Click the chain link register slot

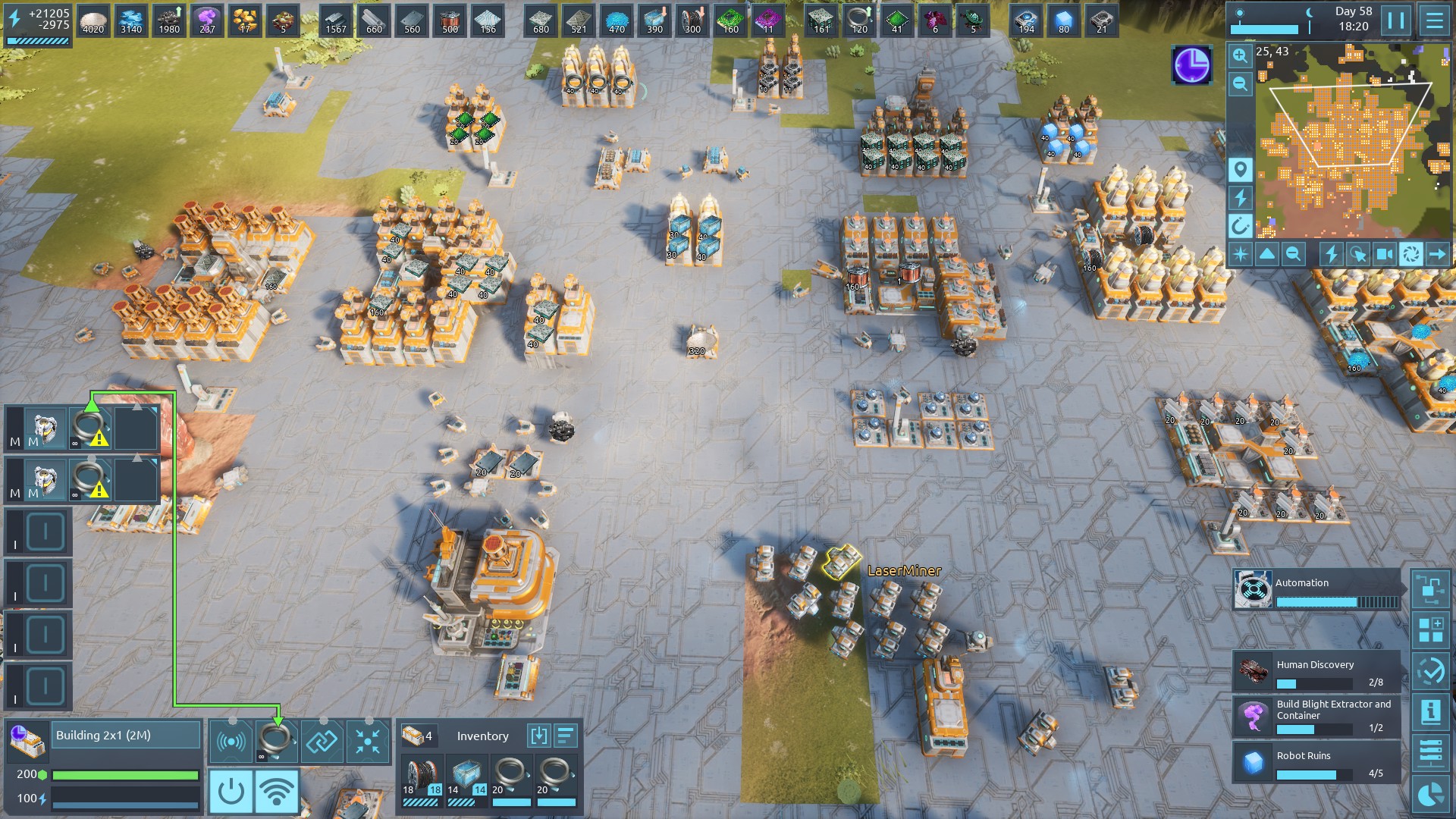322,741
